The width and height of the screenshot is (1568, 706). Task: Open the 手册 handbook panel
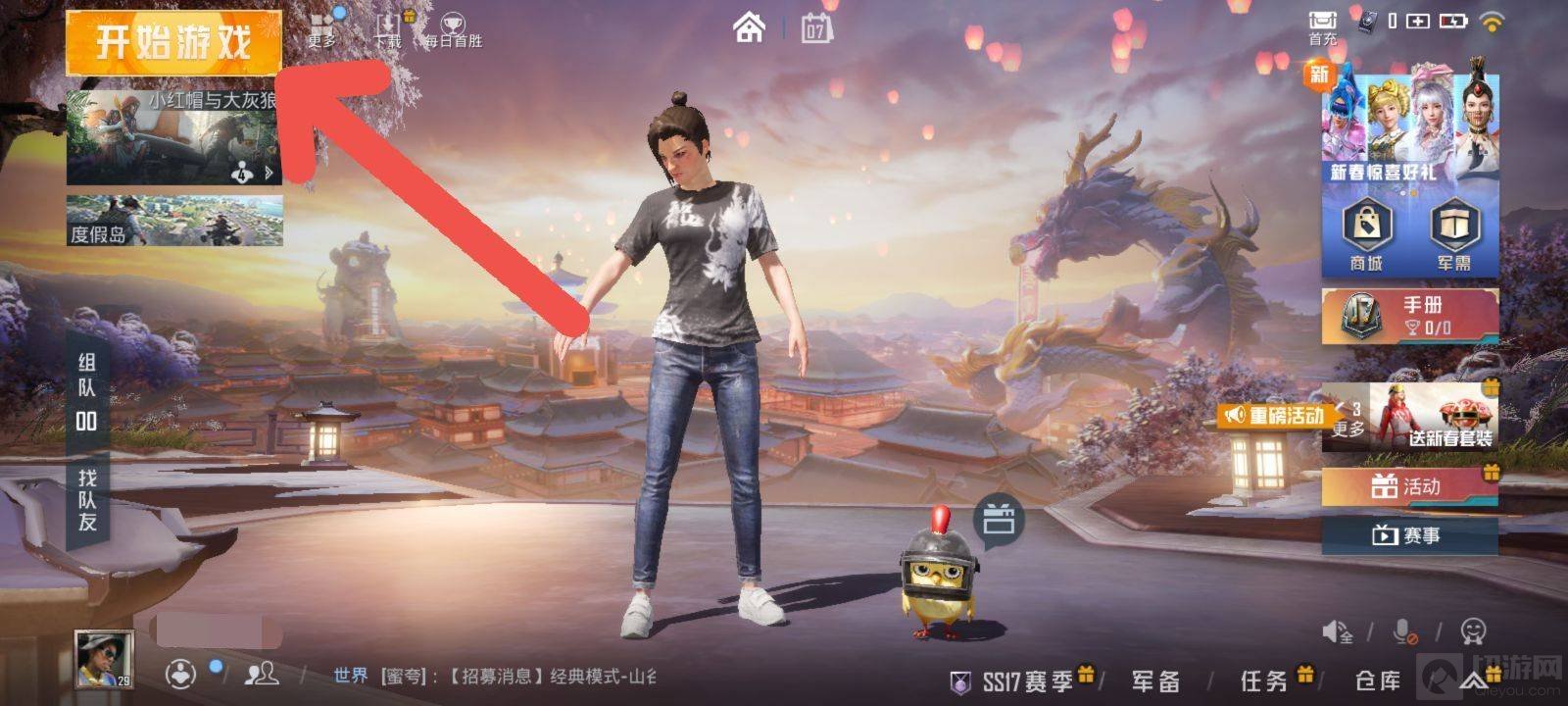point(1409,316)
